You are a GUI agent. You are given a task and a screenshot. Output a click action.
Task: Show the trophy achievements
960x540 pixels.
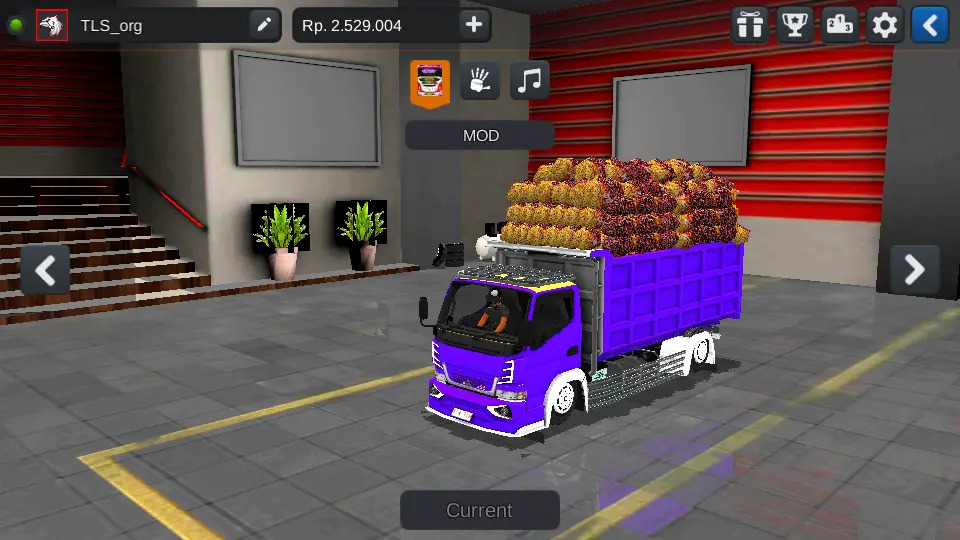coord(794,25)
